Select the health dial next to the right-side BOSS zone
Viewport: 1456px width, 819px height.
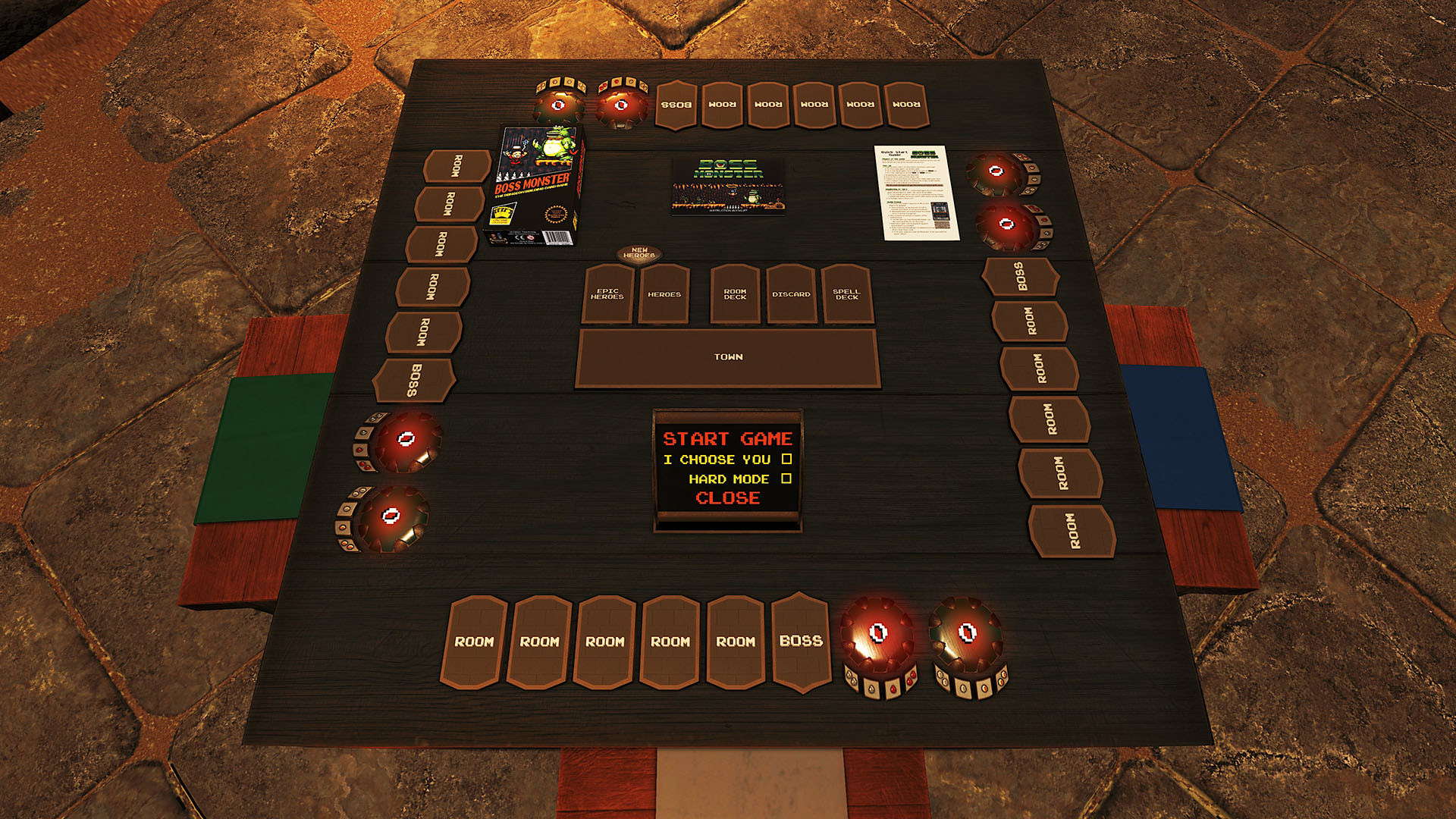click(x=1005, y=225)
